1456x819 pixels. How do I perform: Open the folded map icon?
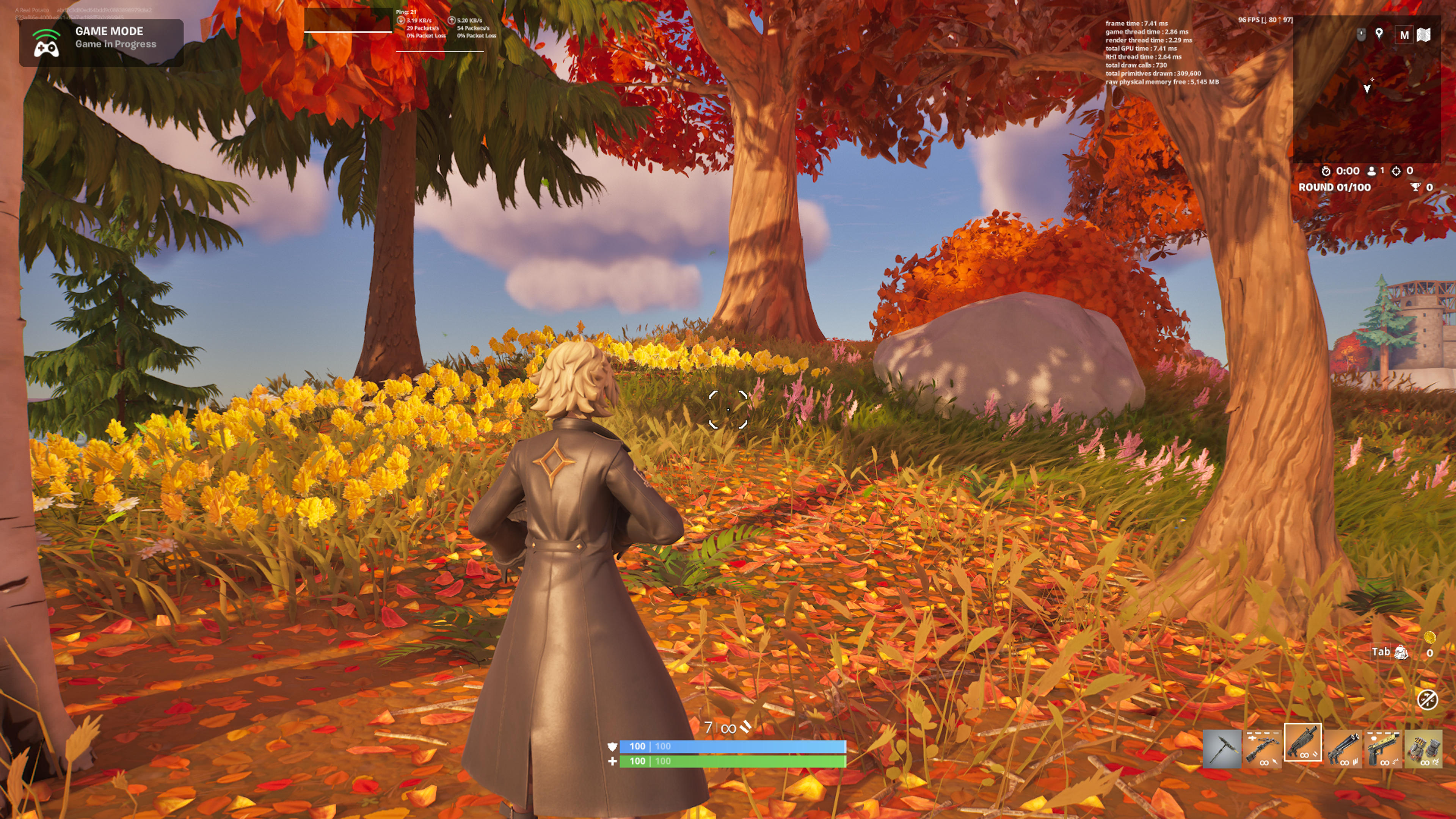tap(1423, 35)
